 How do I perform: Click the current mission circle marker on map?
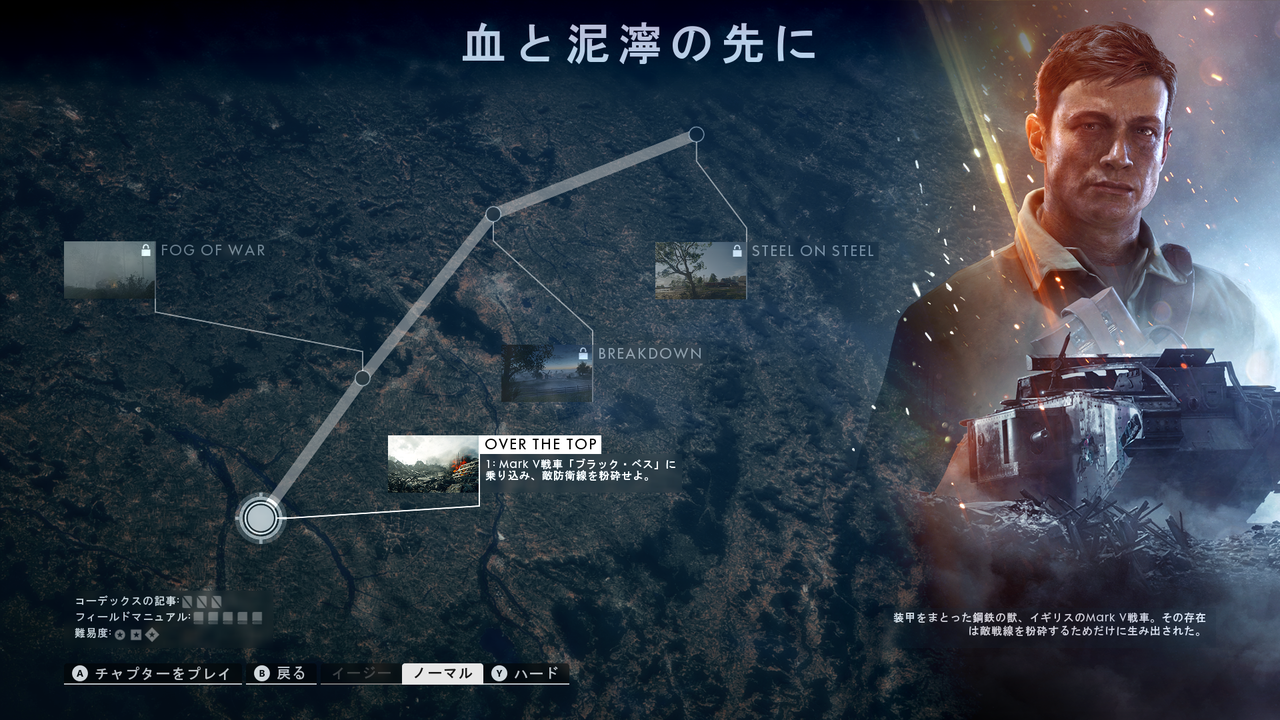[260, 518]
